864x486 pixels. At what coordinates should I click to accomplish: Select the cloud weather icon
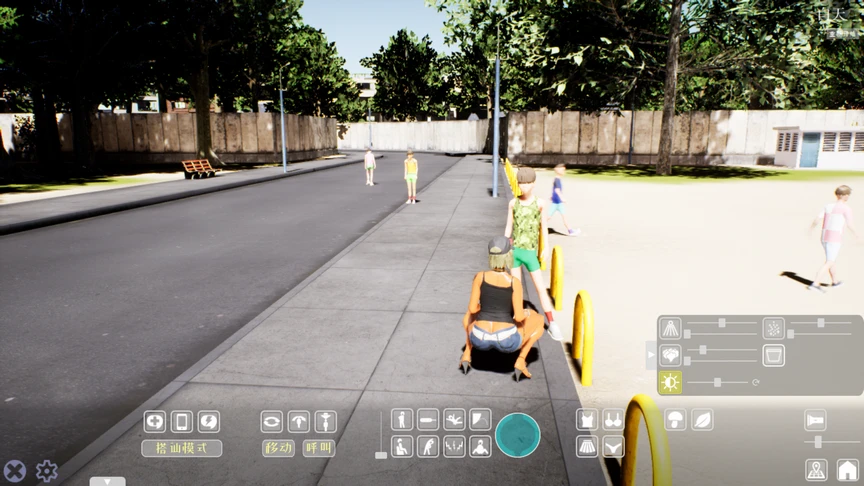coord(670,355)
